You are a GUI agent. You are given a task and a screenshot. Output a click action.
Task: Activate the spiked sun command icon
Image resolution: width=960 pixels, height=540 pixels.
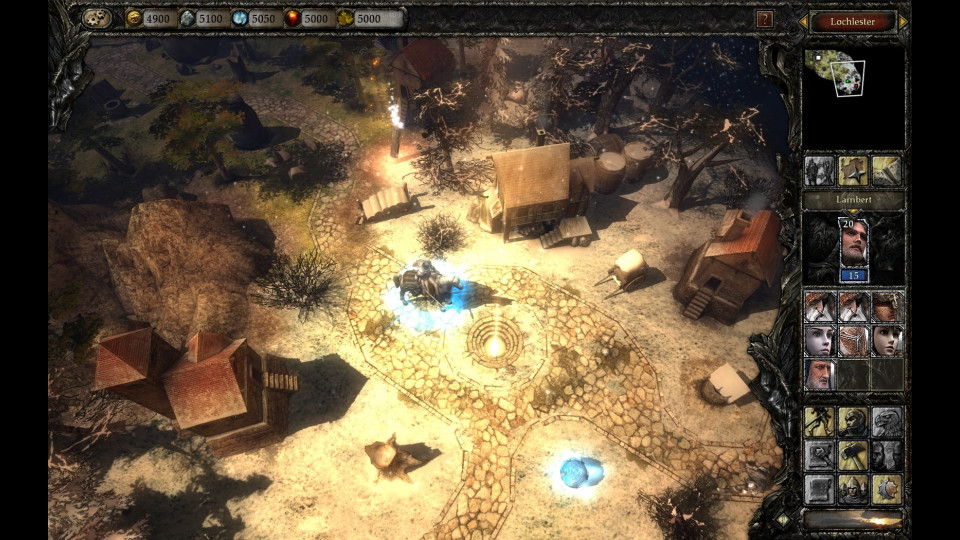point(886,488)
